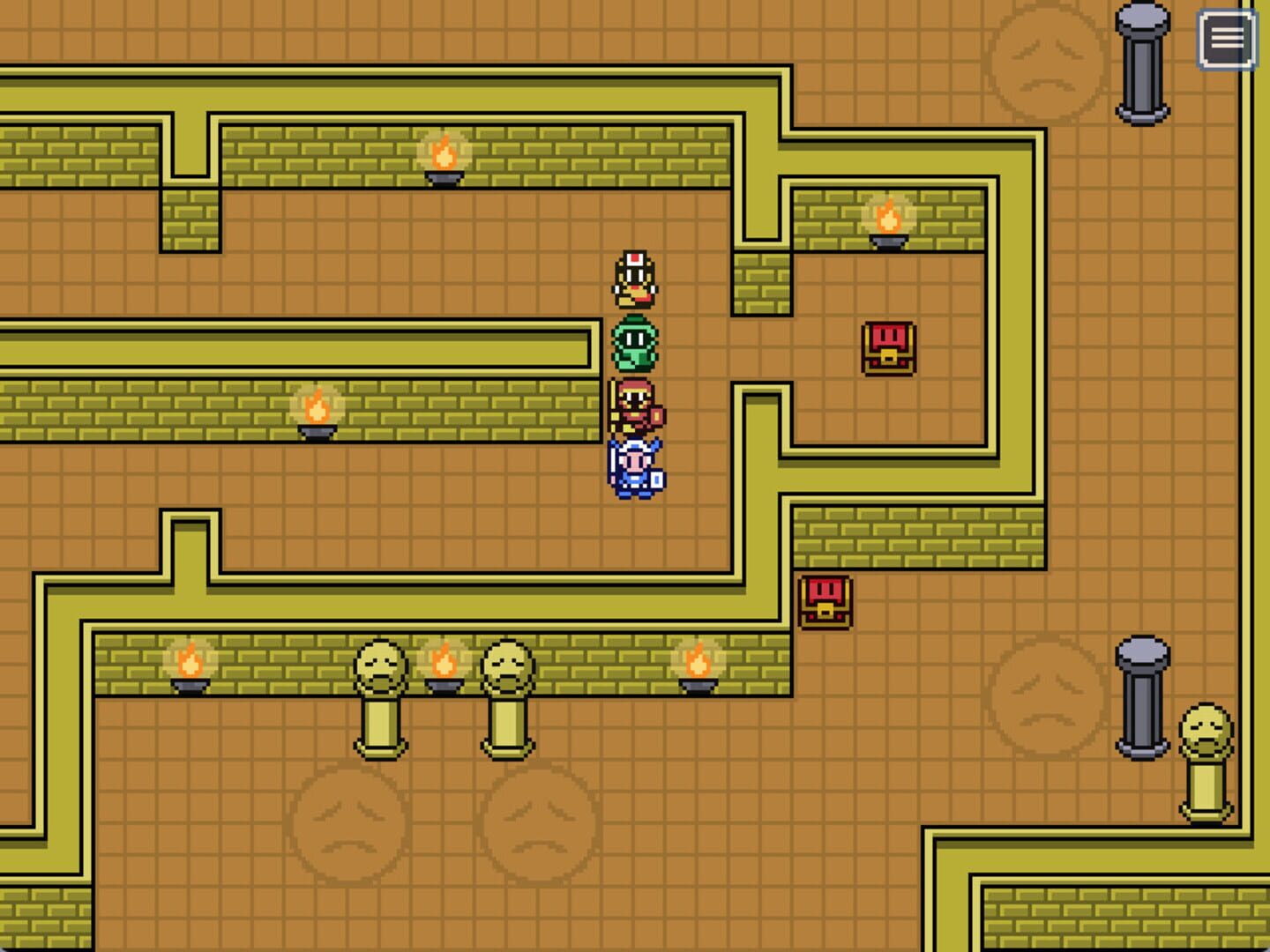Image resolution: width=1270 pixels, height=952 pixels.
Task: Select the red warrior party member
Action: (x=637, y=405)
